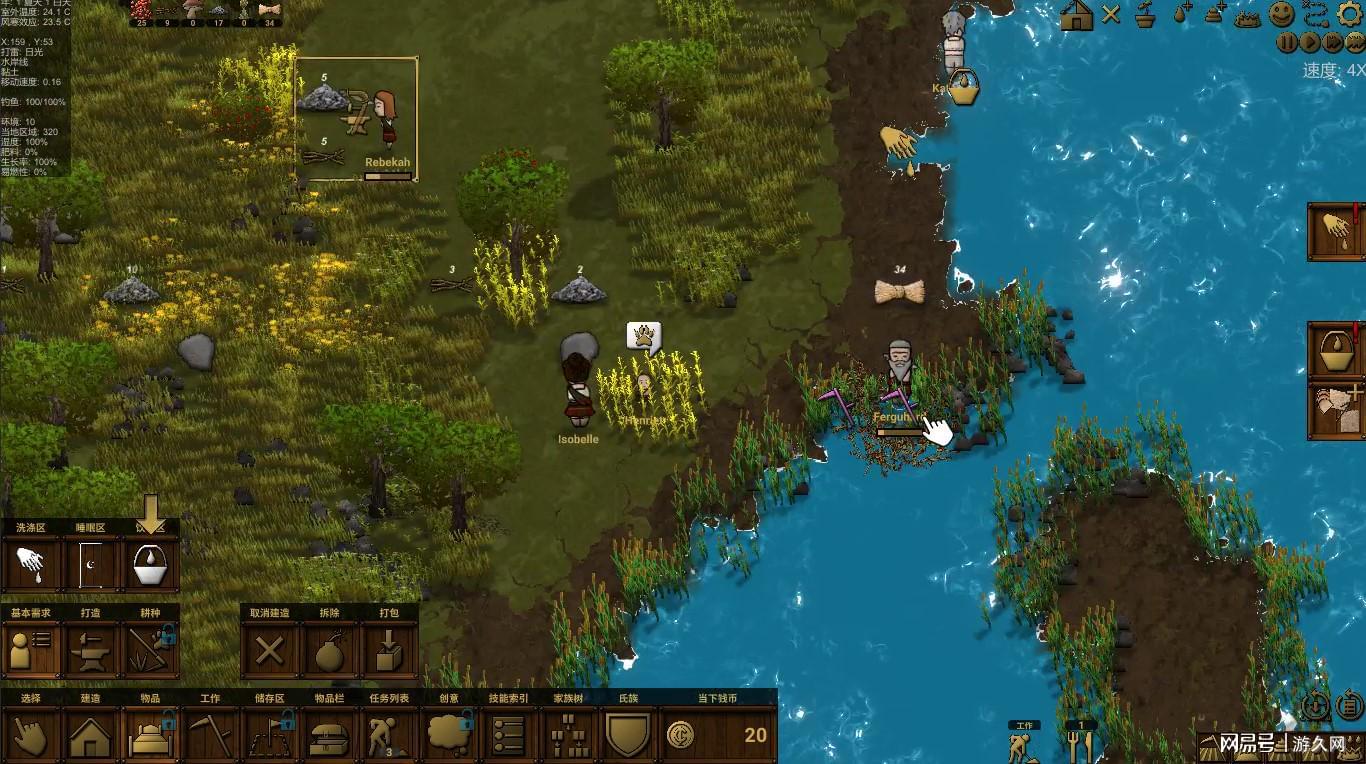Open the 物品栏 inventory chest
Viewport: 1366px width, 764px height.
click(x=329, y=737)
